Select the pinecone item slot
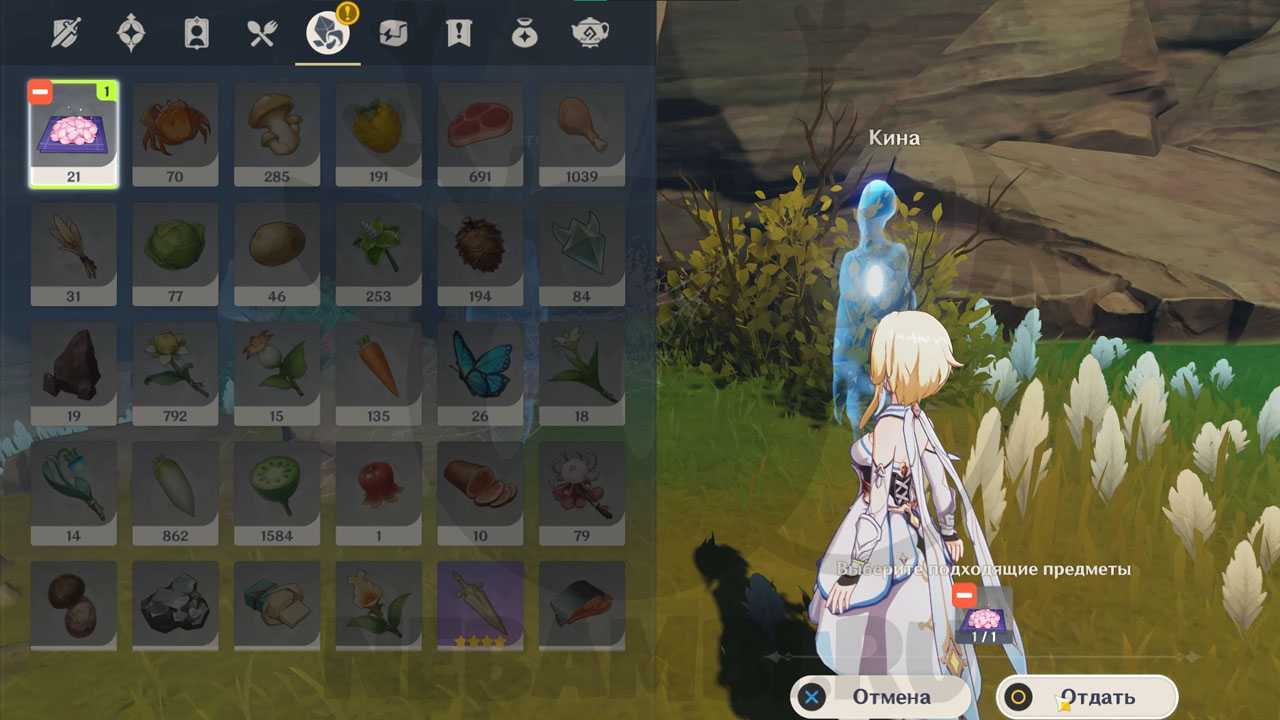 [x=480, y=253]
